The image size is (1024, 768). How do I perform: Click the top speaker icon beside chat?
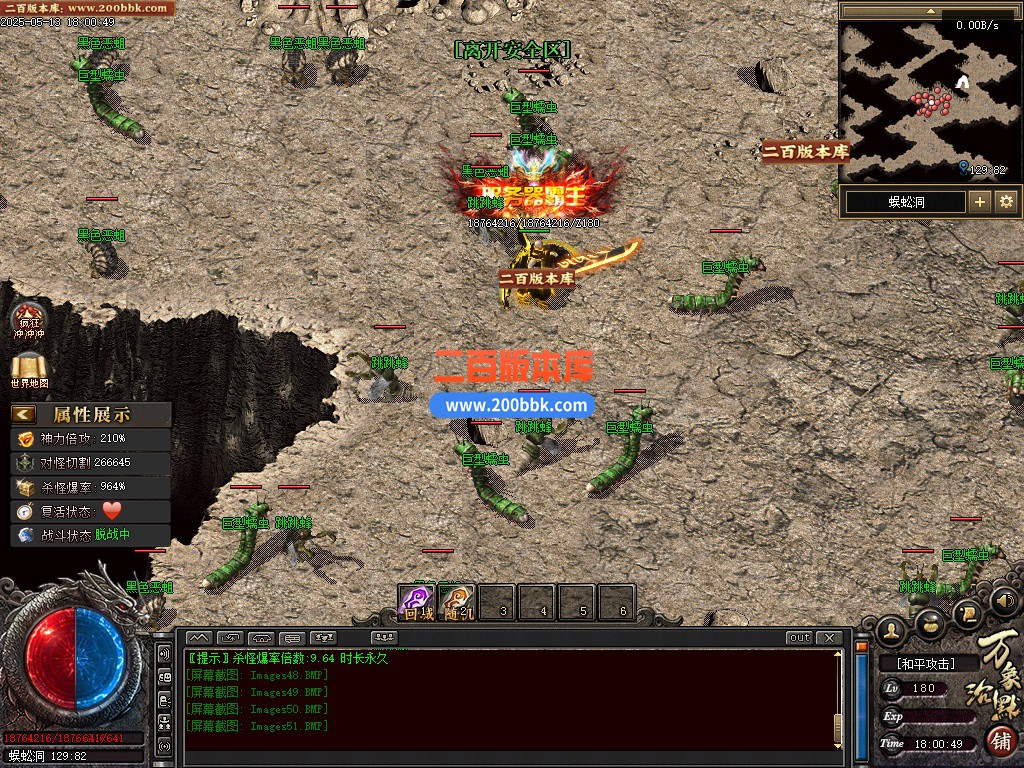[x=164, y=653]
